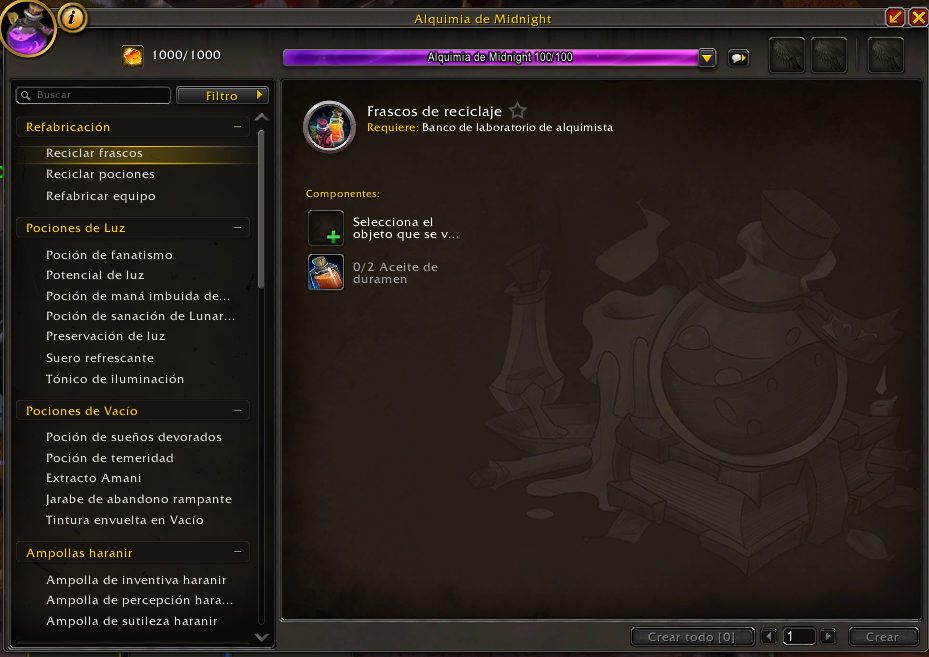929x657 pixels.
Task: Select Ampolla de inventiva haranir
Action: (x=136, y=580)
